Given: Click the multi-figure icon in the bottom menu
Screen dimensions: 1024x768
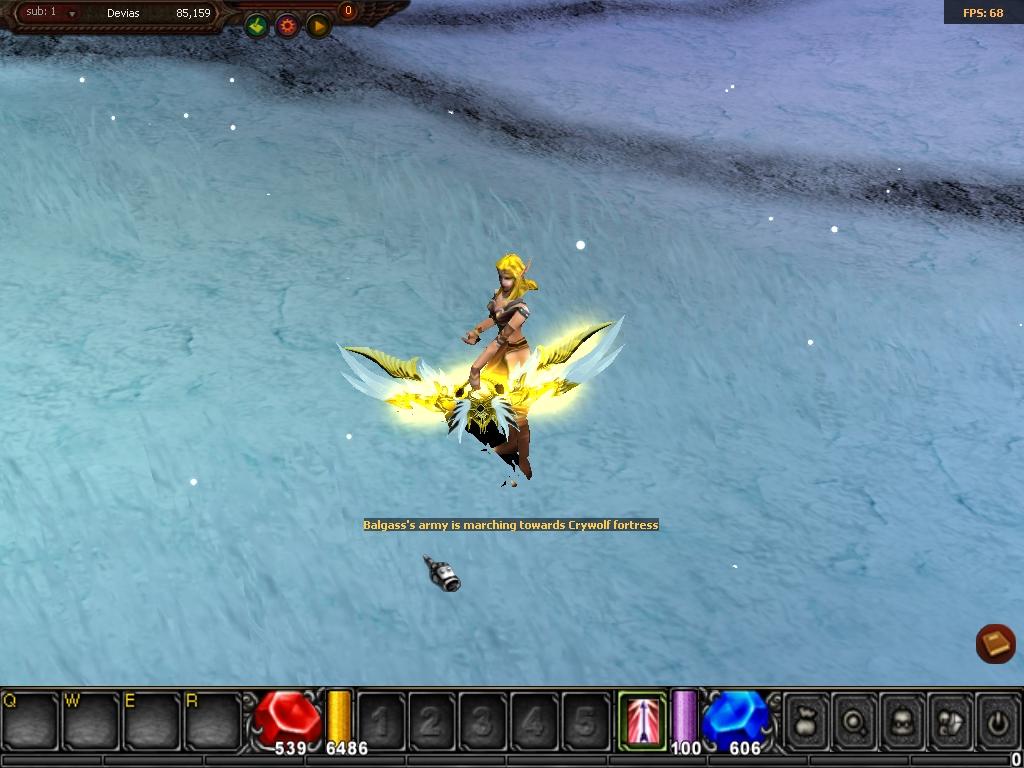Looking at the screenshot, I should [951, 719].
